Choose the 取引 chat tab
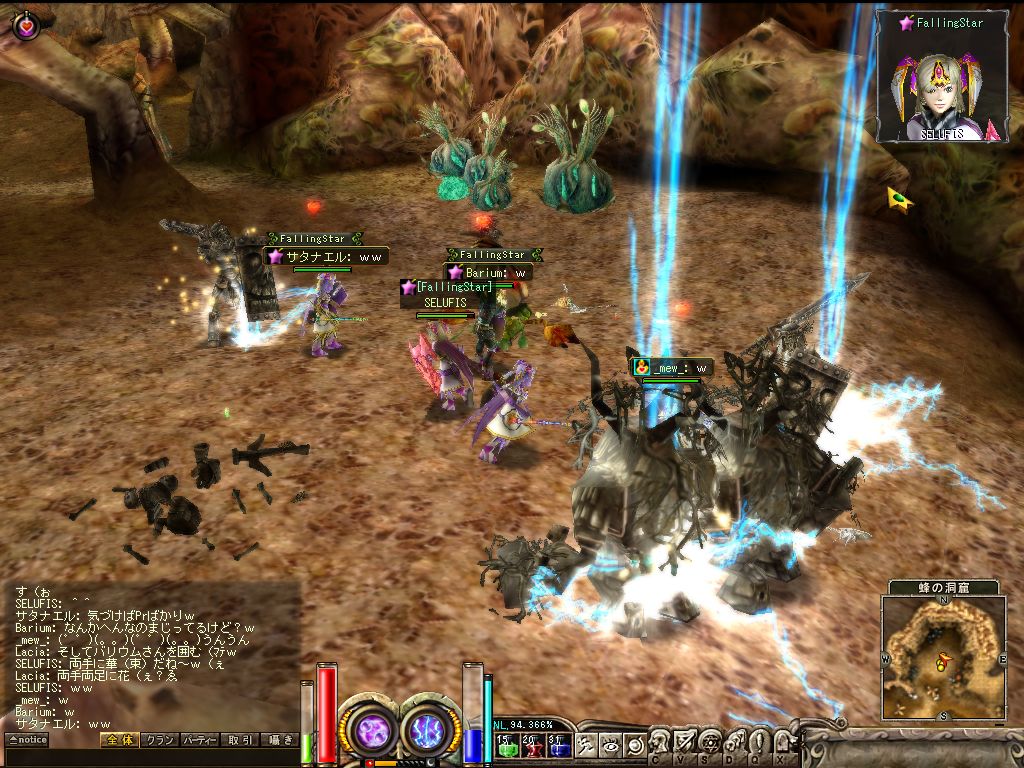This screenshot has height=768, width=1024. coord(240,740)
